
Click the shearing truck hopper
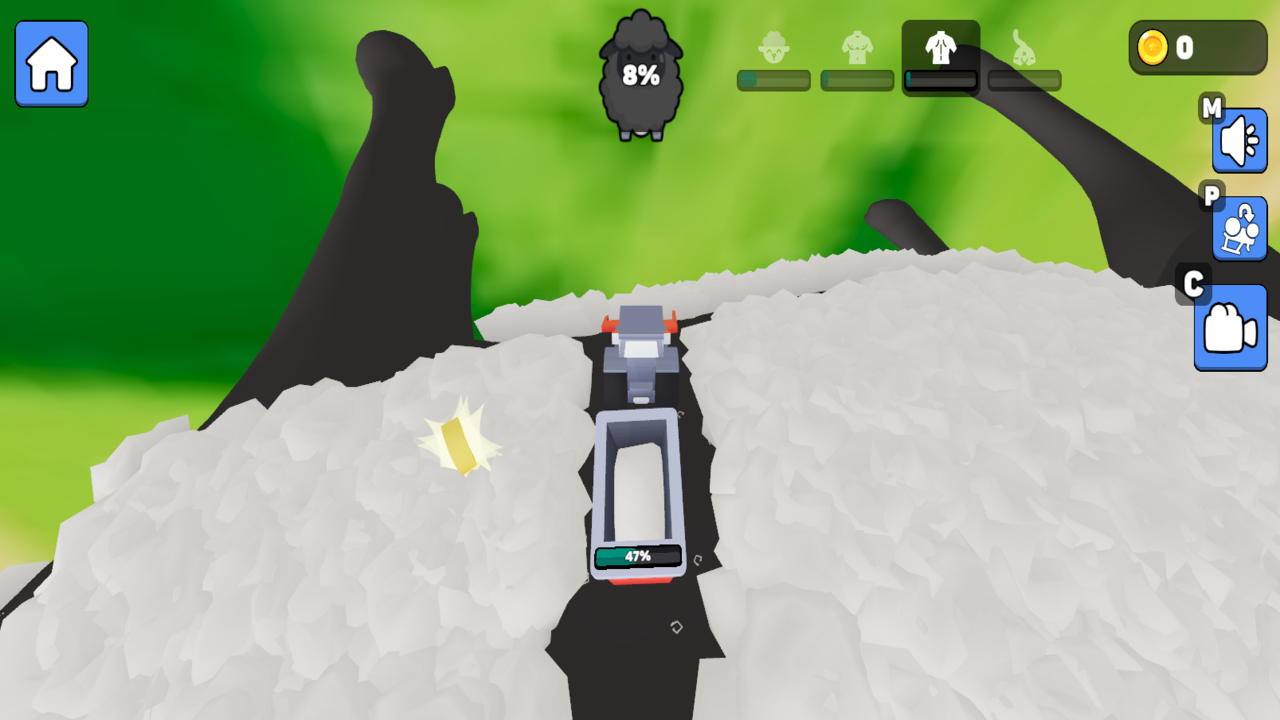coord(640,480)
